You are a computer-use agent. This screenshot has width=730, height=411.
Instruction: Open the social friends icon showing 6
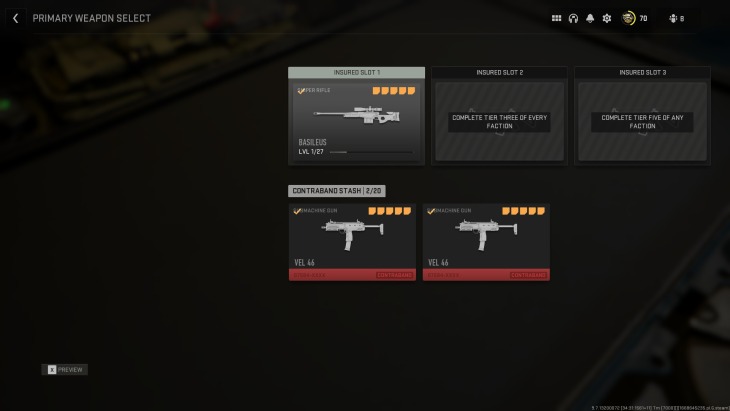672,18
